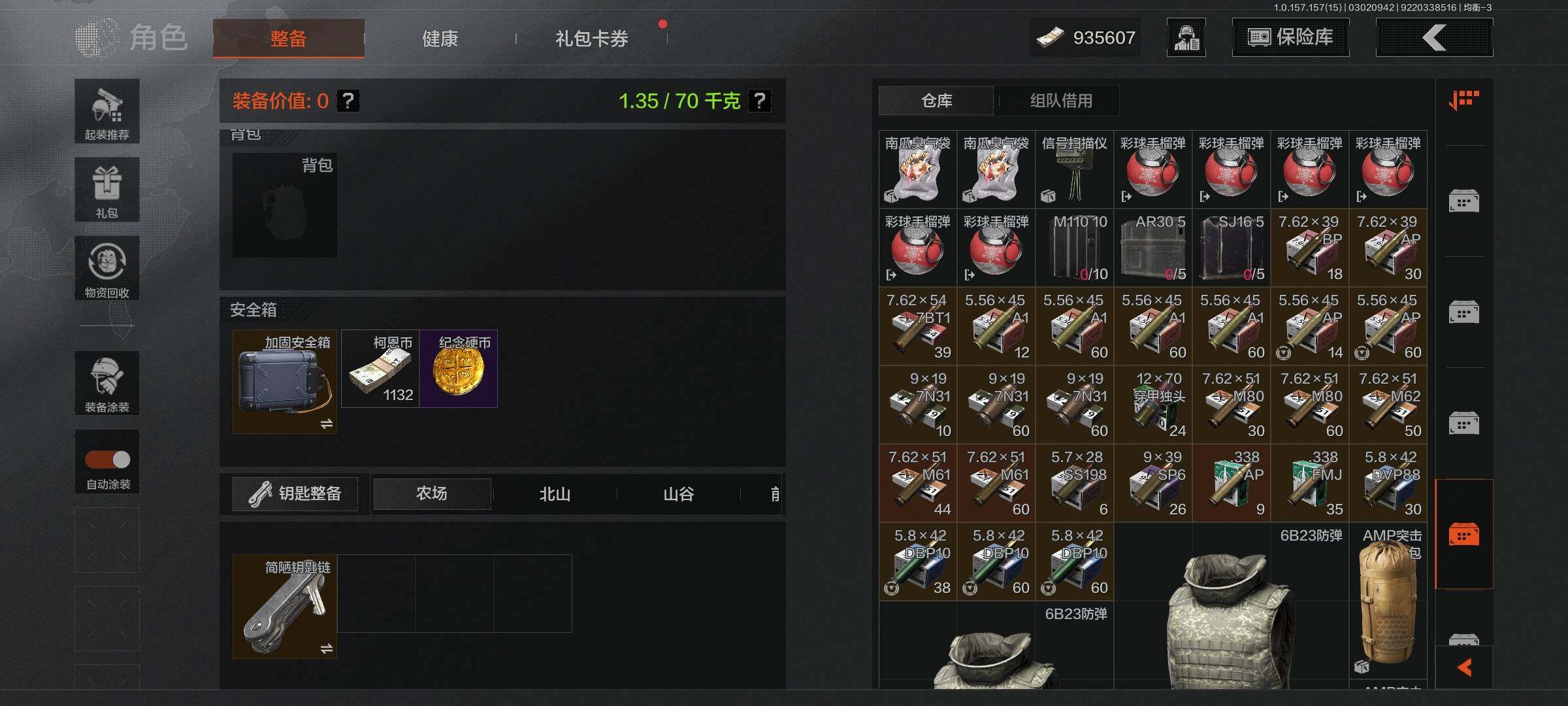Screen dimensions: 1568x706
Task: Open the 礼包 gift menu
Action: pos(107,190)
